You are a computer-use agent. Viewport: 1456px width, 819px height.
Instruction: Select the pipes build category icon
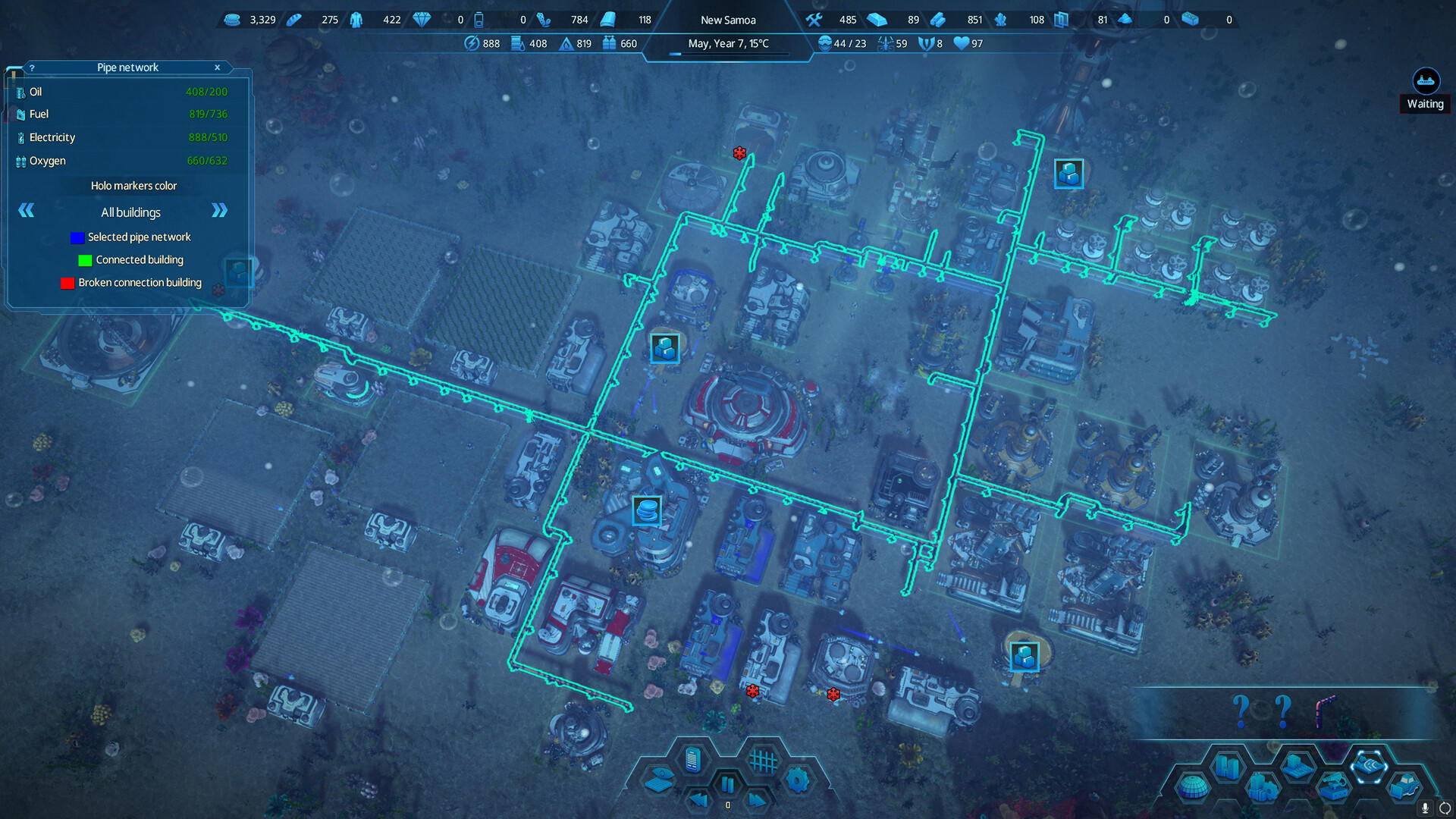1371,767
